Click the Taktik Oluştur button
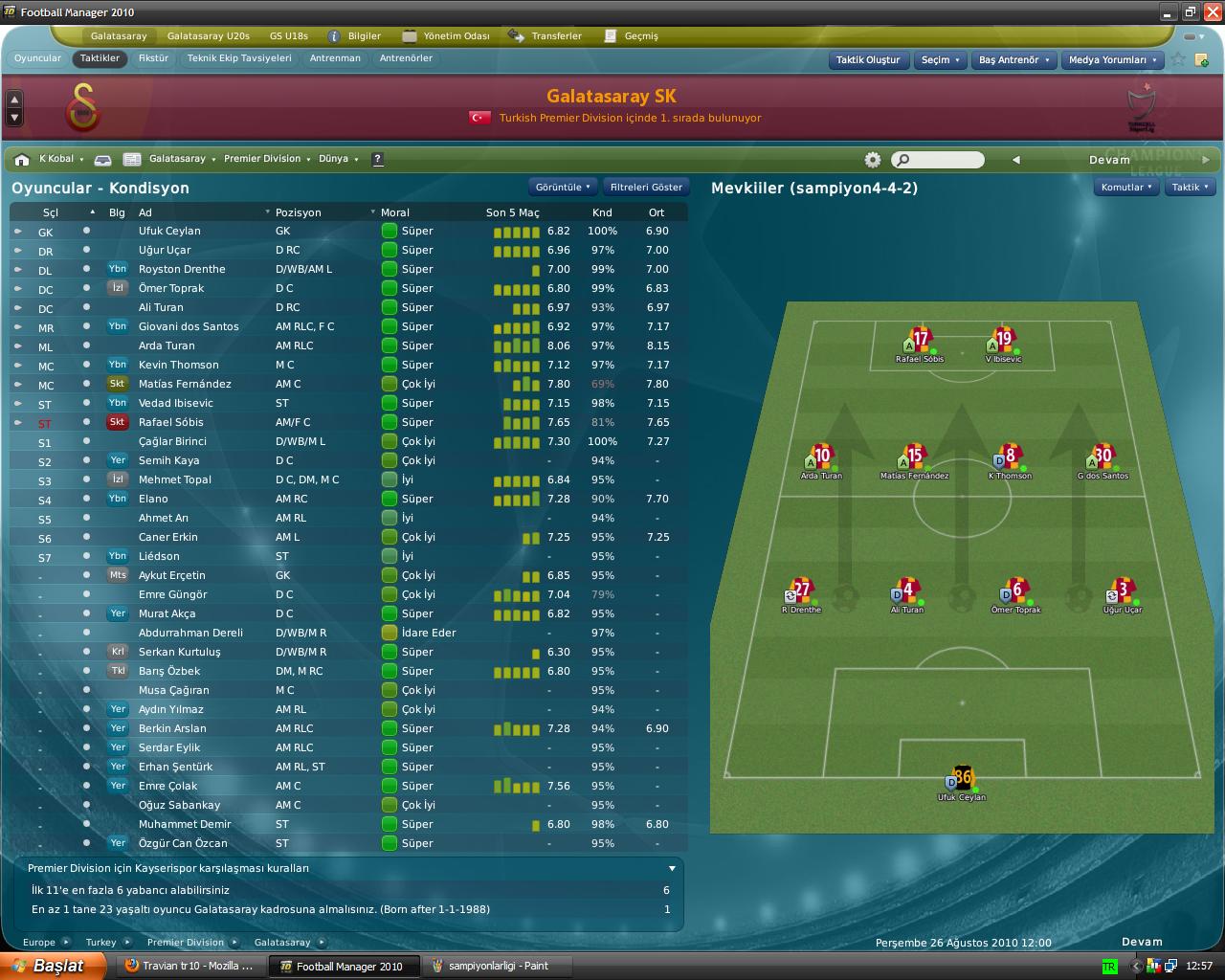 click(868, 59)
